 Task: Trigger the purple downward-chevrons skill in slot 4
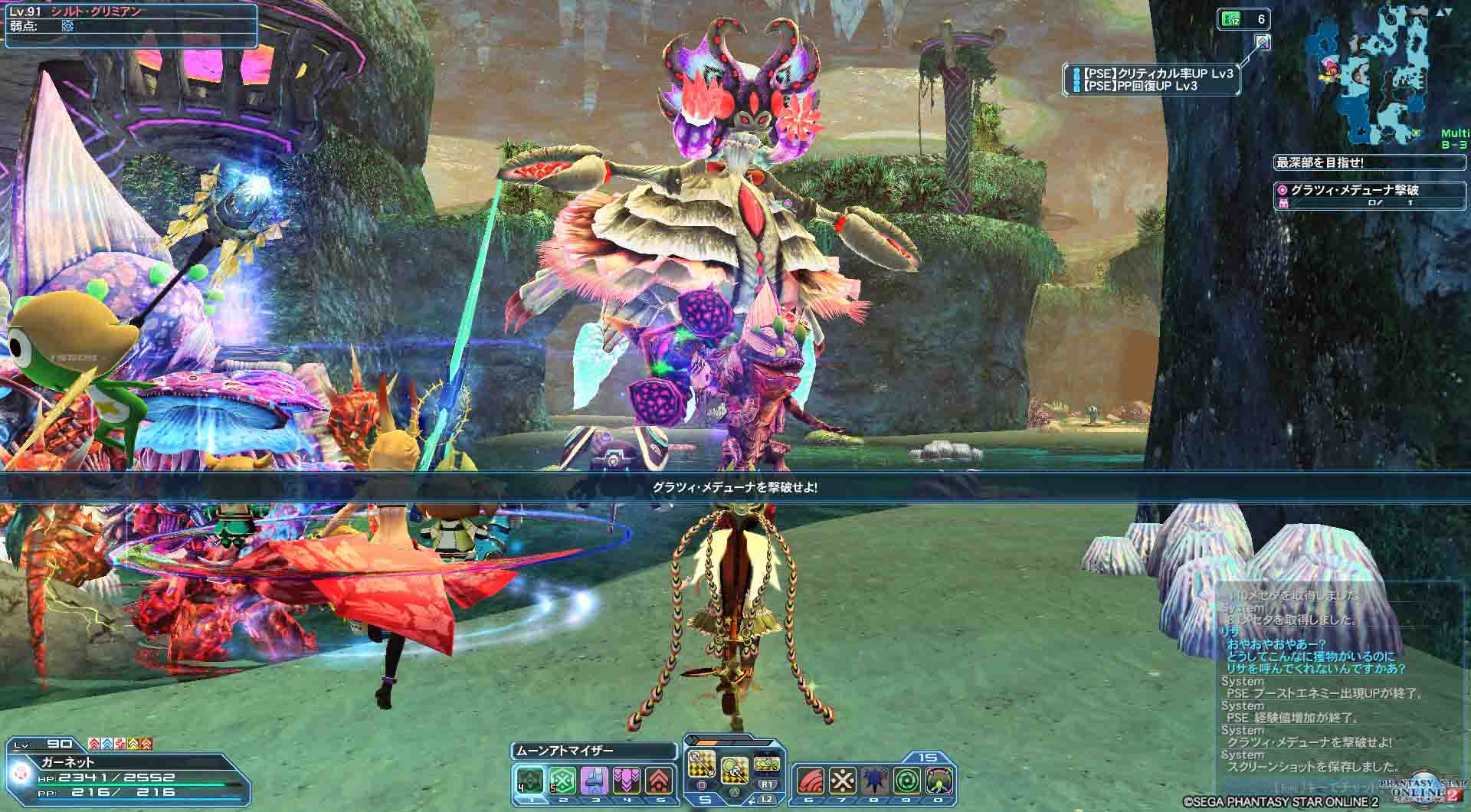click(x=627, y=782)
